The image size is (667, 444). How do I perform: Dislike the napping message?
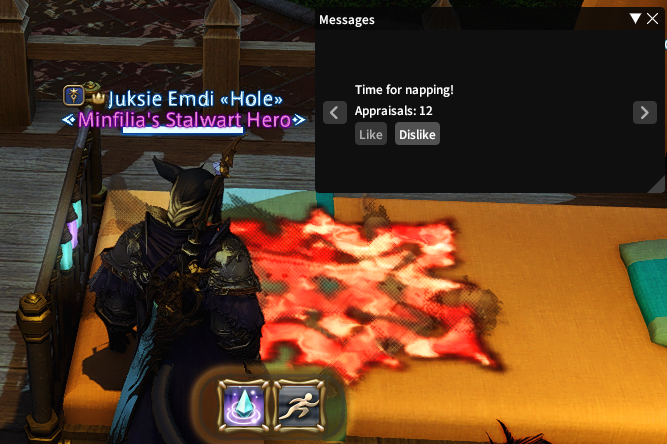pyautogui.click(x=417, y=134)
